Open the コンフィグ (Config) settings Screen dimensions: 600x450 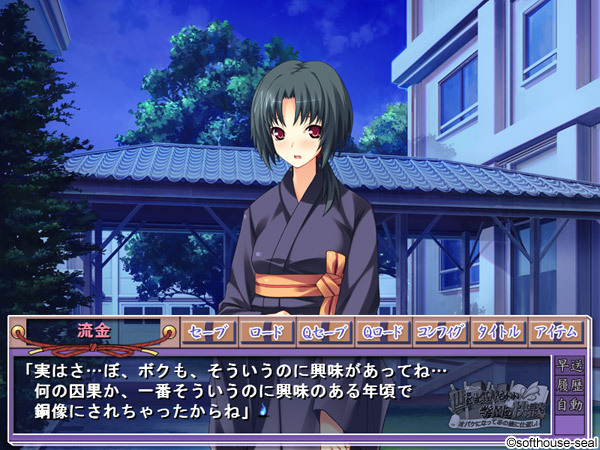click(x=441, y=332)
